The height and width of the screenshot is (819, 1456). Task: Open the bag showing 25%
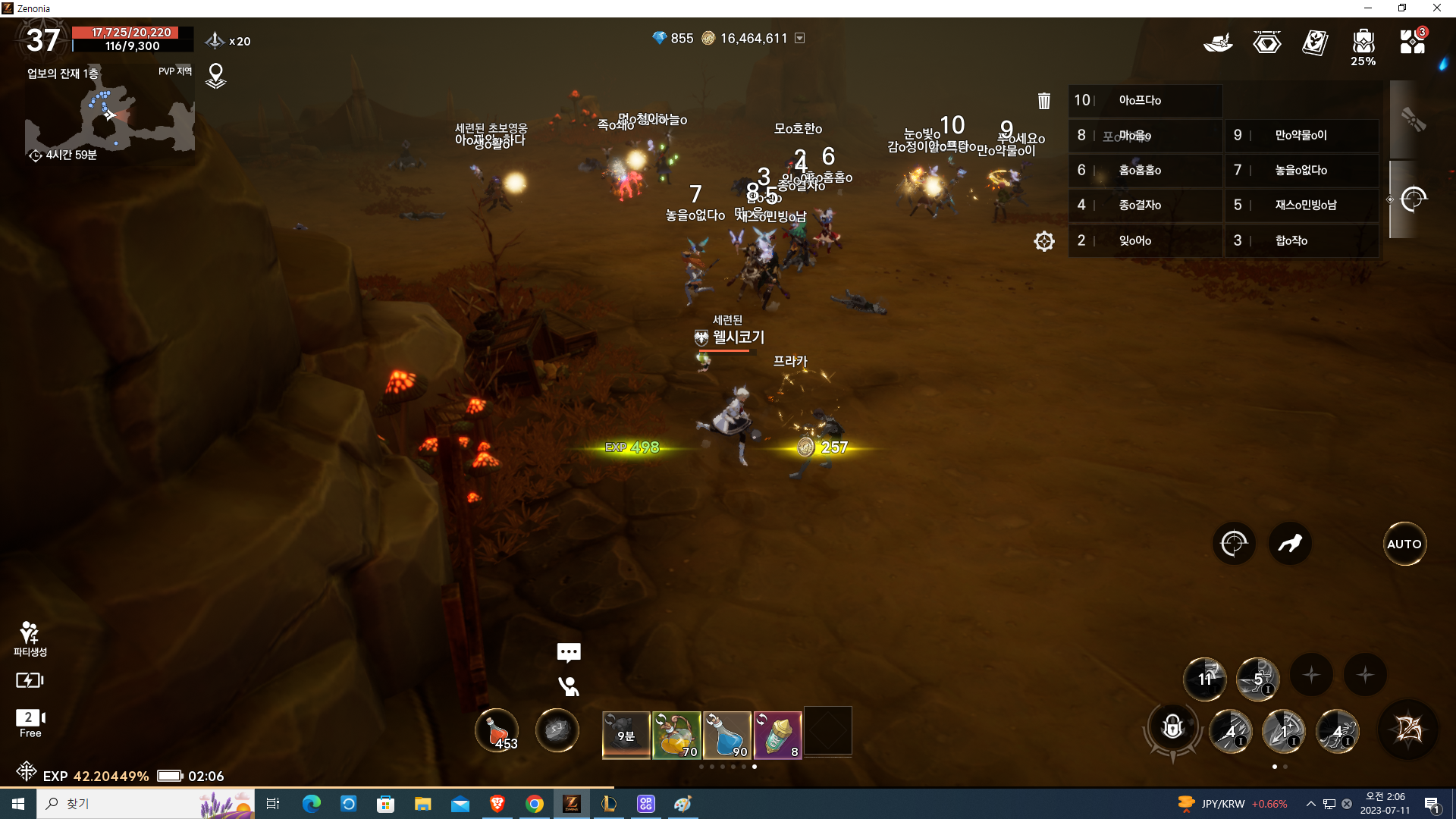coord(1363,45)
